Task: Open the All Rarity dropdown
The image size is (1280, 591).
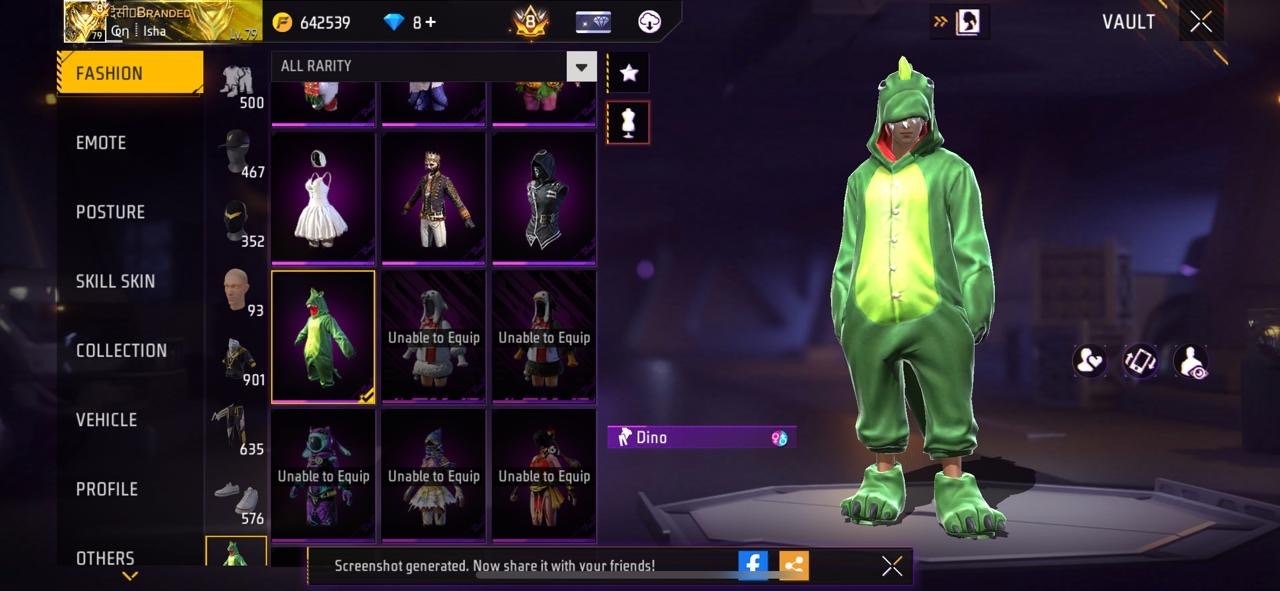Action: point(581,67)
